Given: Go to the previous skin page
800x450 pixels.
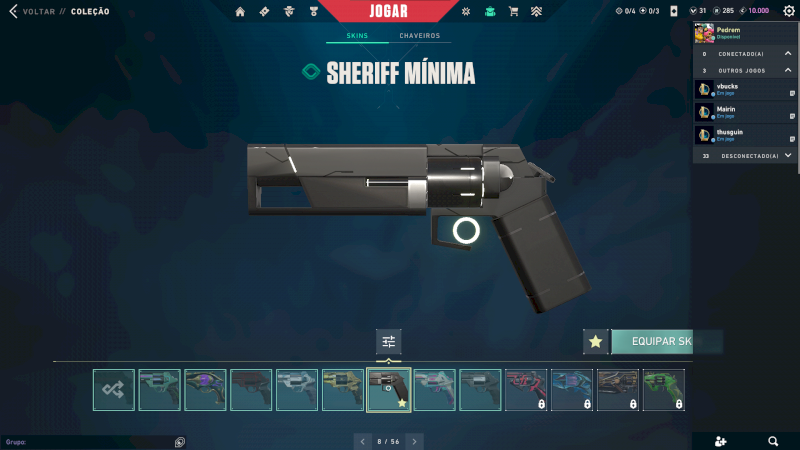Looking at the screenshot, I should (x=362, y=441).
